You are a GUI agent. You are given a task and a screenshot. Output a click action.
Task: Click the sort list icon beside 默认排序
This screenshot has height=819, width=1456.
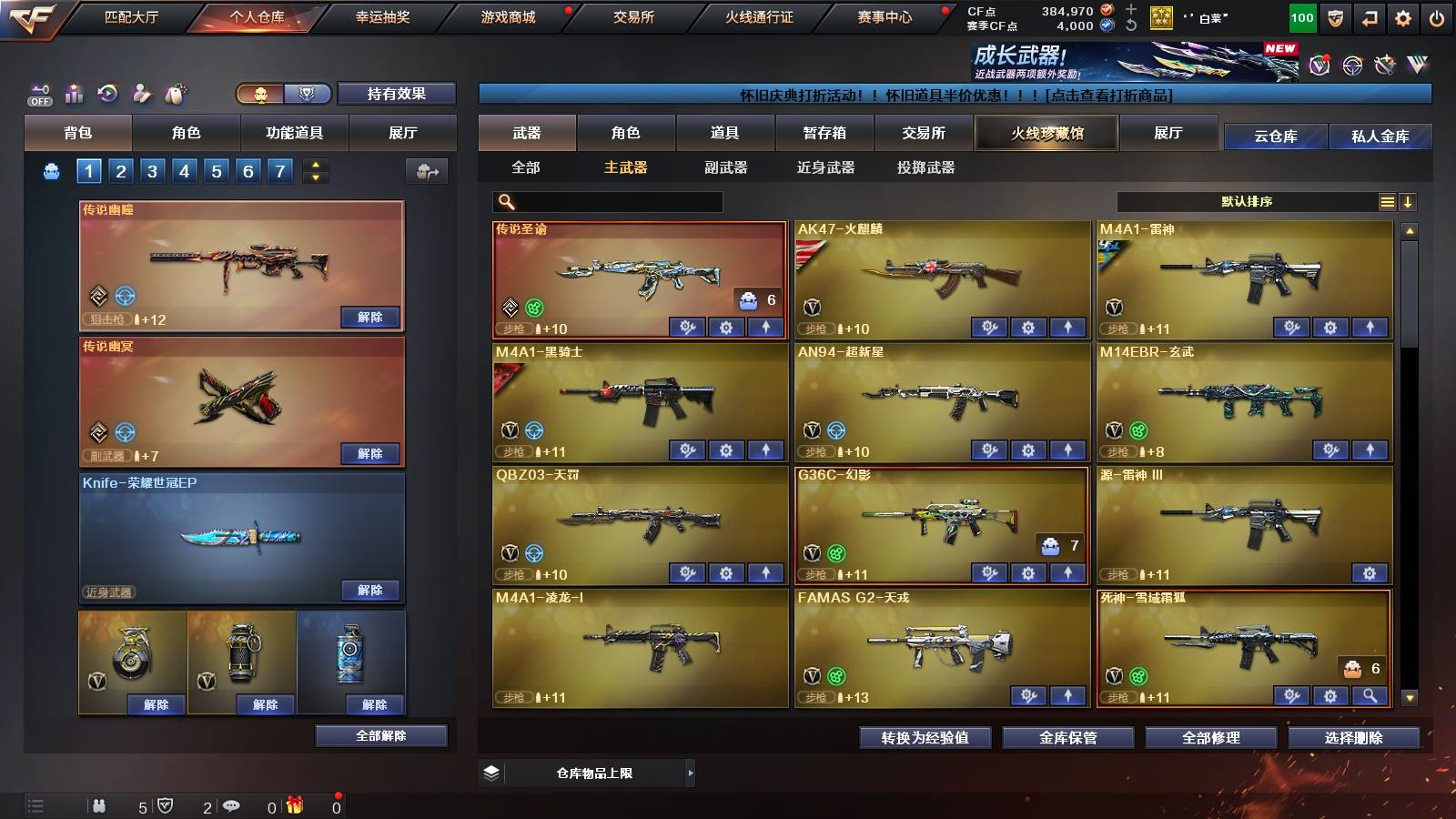[1388, 201]
